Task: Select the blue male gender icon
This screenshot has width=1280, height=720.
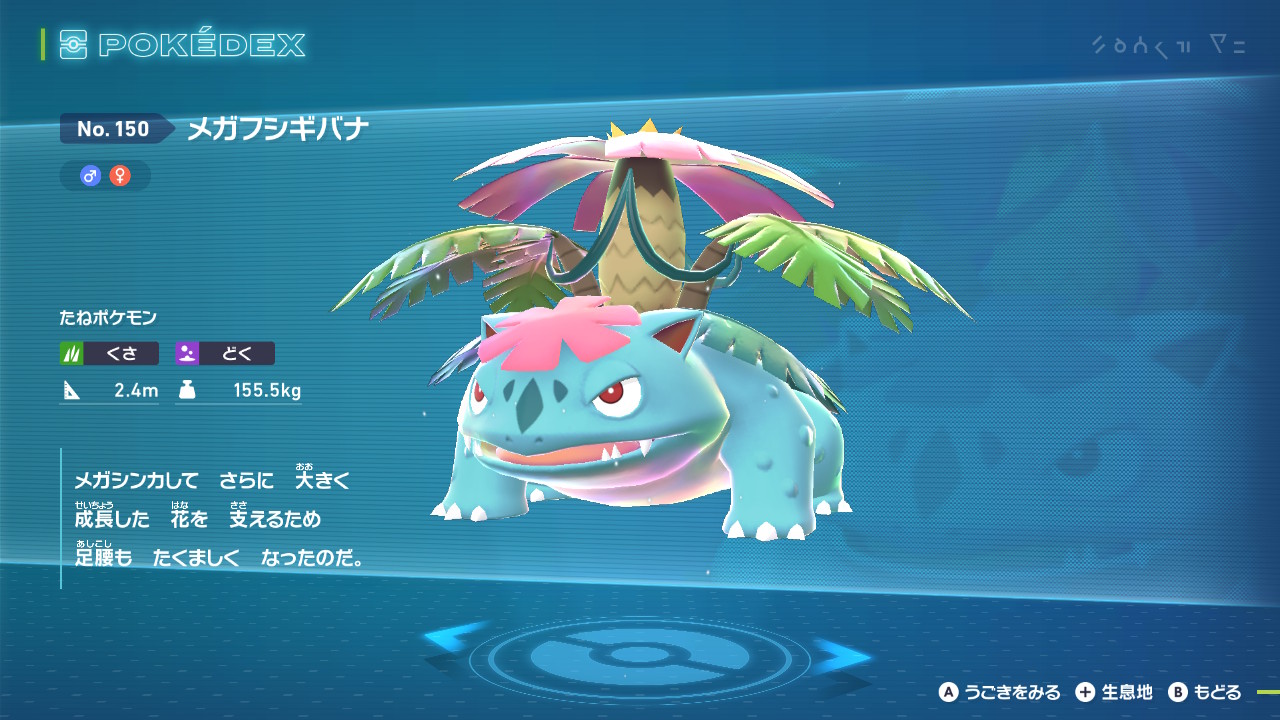Action: tap(91, 176)
